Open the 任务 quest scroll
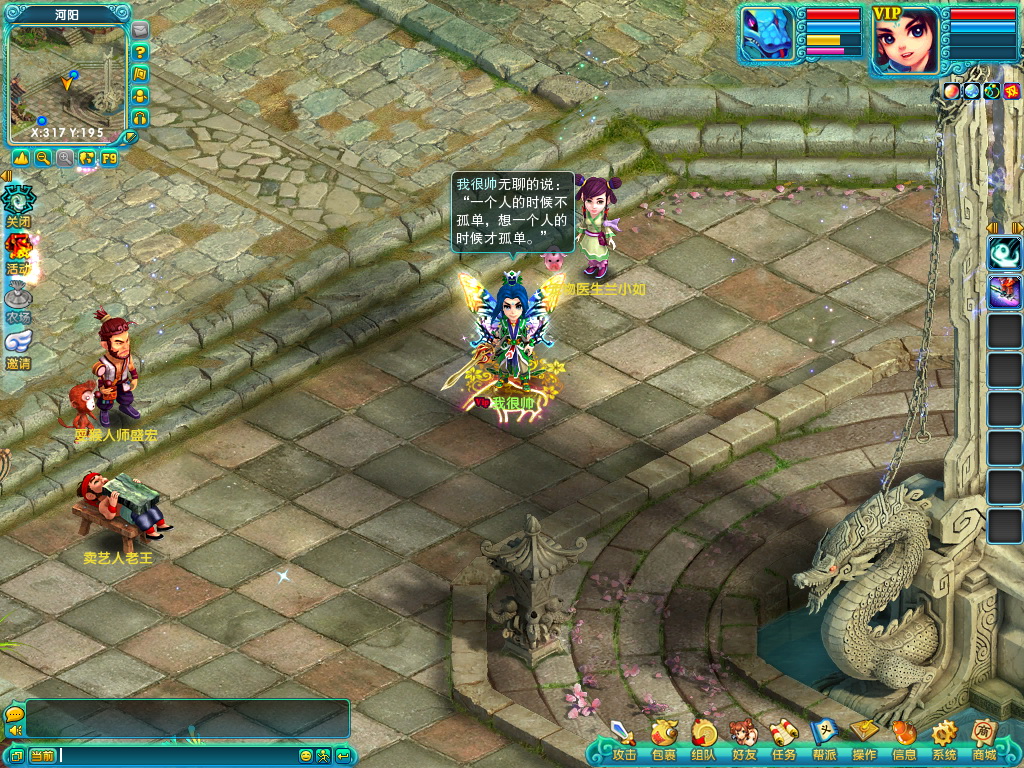 tap(783, 738)
